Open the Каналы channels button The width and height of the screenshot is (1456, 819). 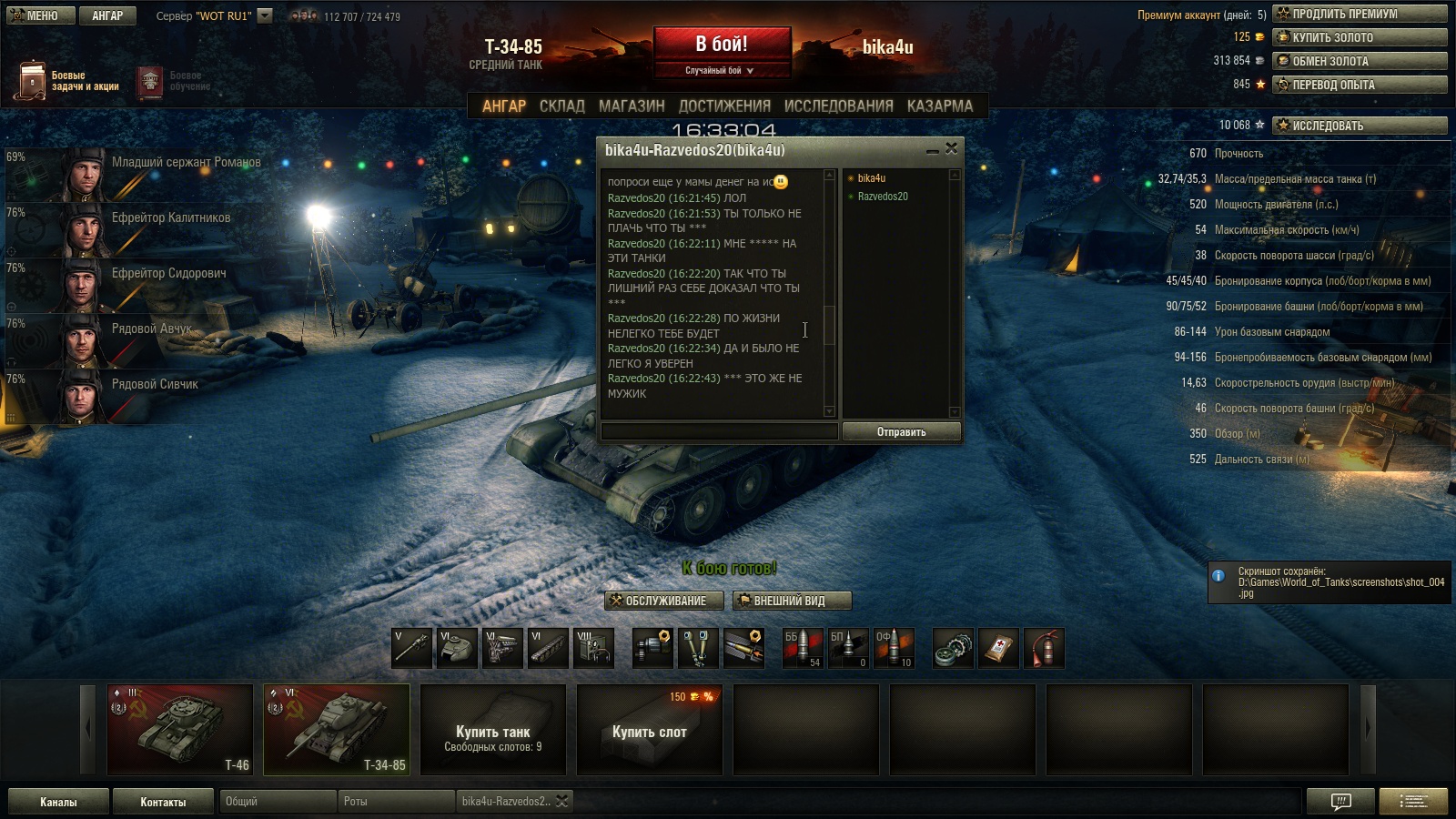coord(58,802)
